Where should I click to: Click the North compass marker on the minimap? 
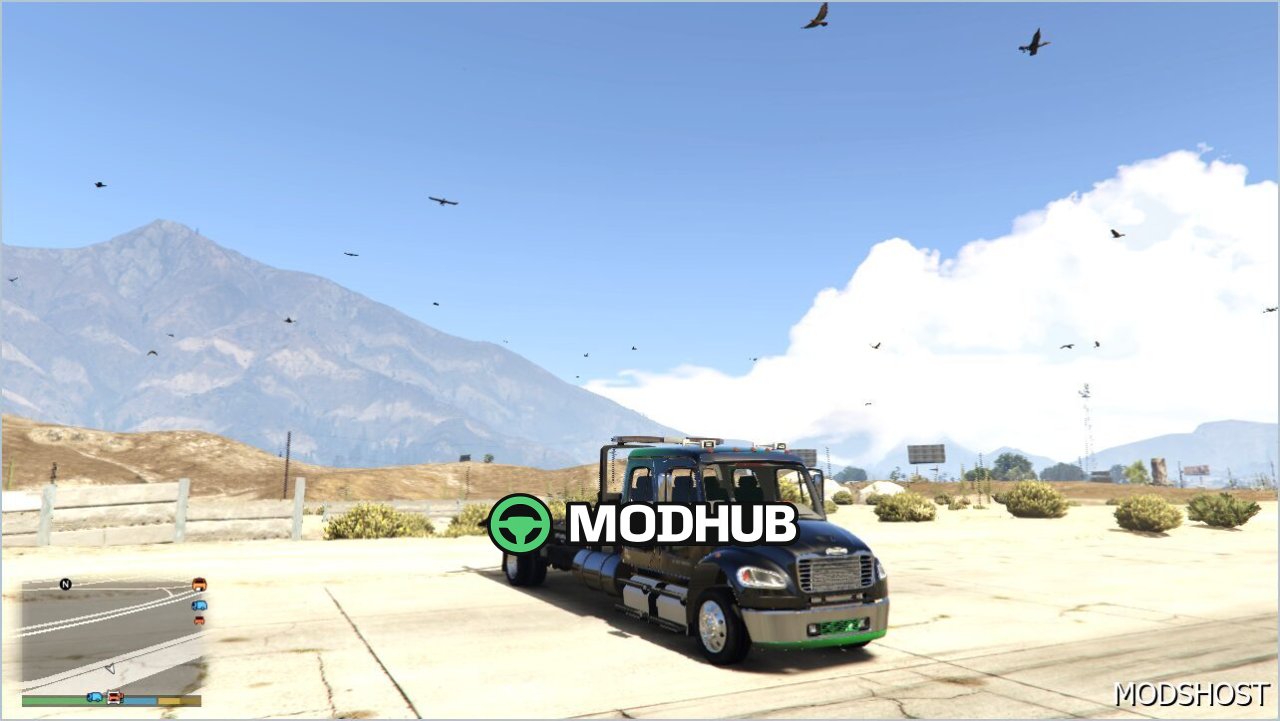[x=65, y=583]
